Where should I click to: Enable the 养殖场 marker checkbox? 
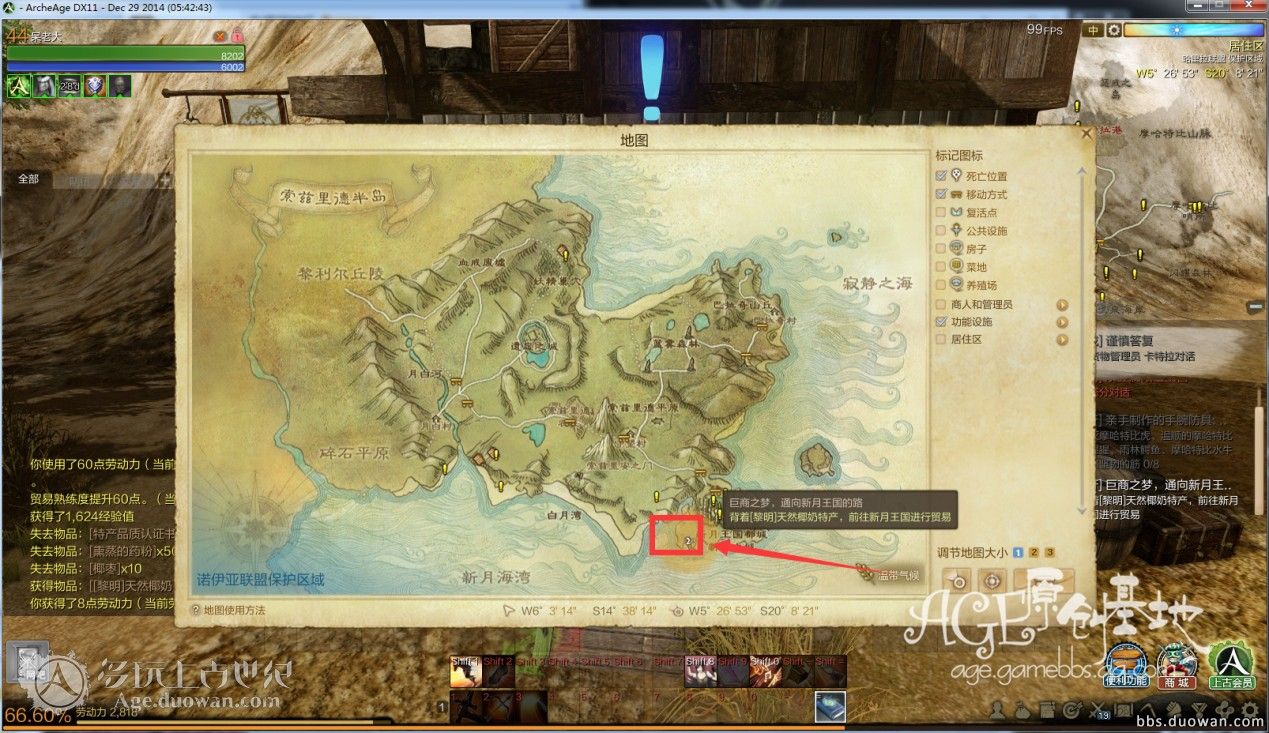pos(941,285)
